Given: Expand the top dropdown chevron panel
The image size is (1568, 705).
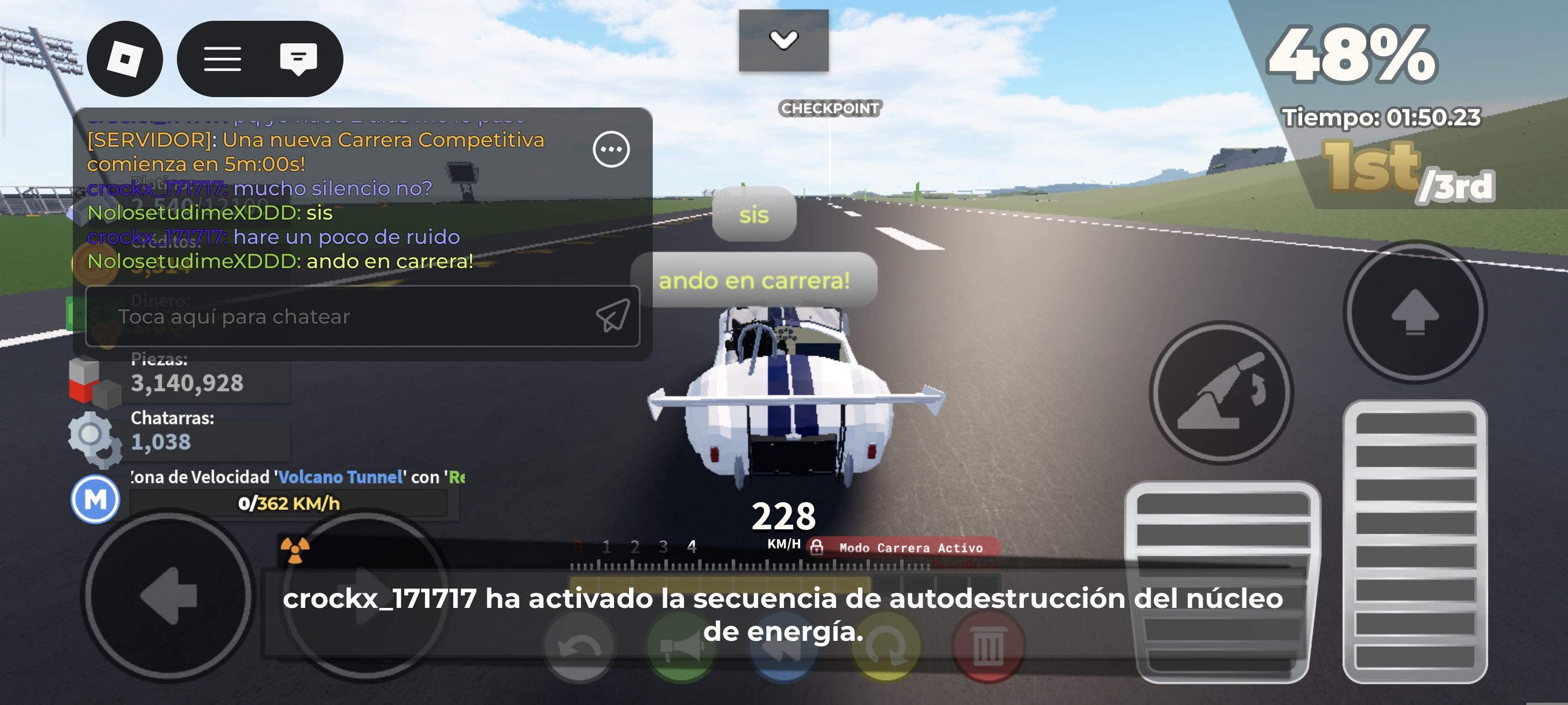Looking at the screenshot, I should [x=783, y=40].
